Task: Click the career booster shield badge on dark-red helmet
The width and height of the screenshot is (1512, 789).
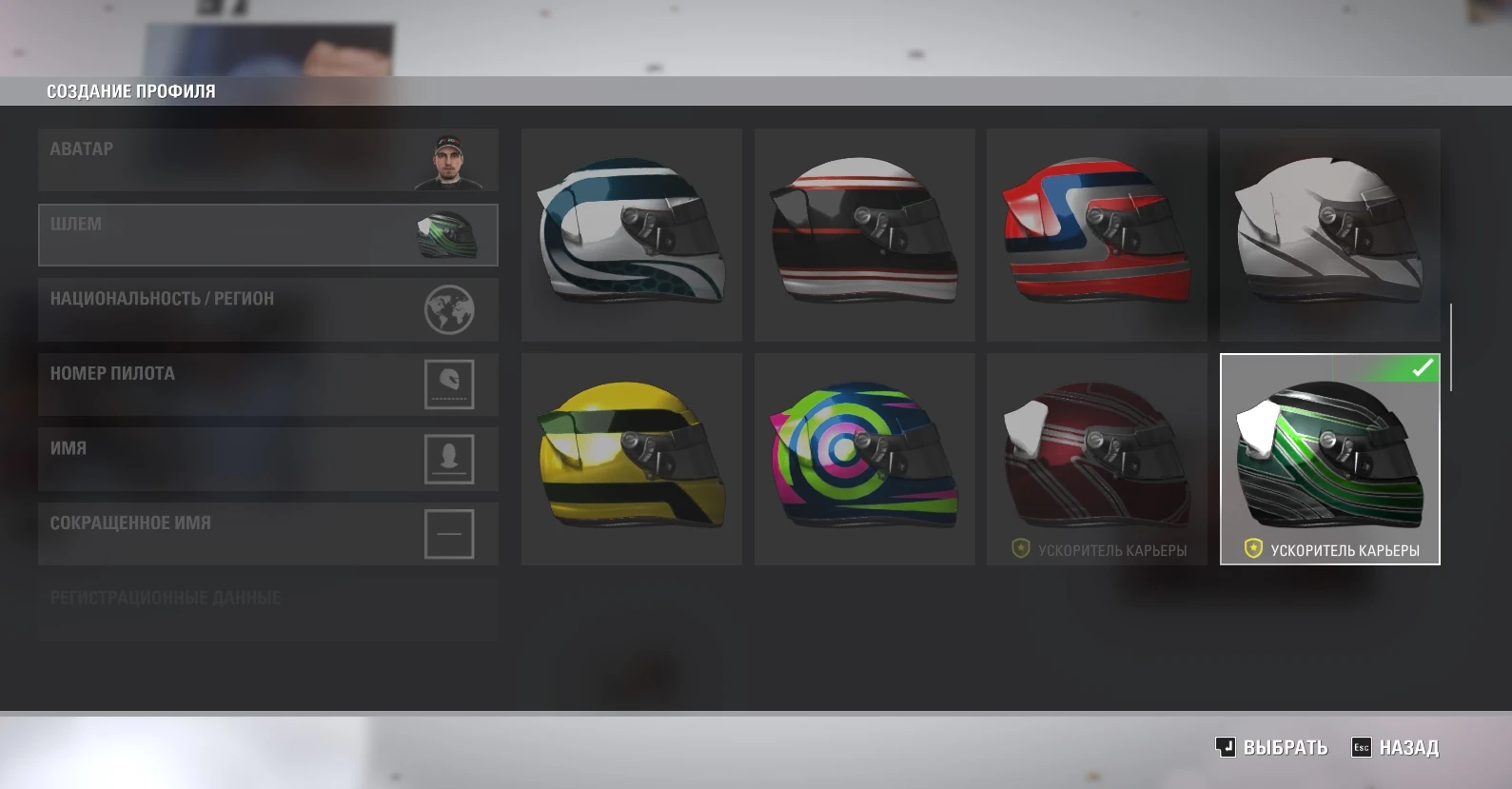Action: 1022,549
